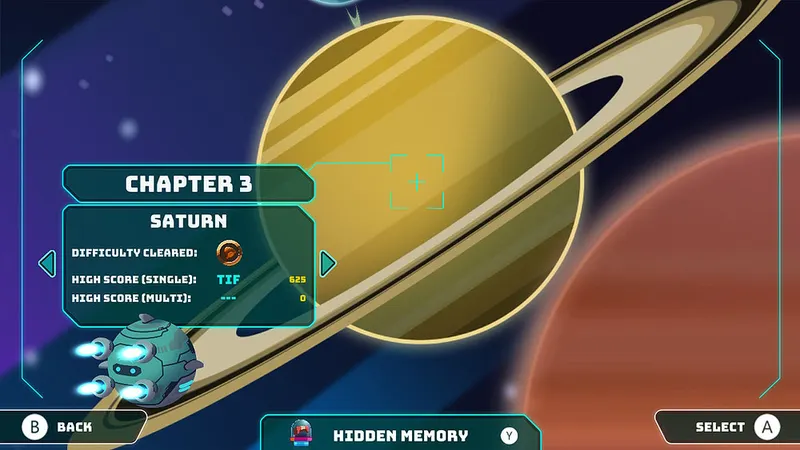Open the Hidden Memory option
This screenshot has width=800, height=450.
tap(400, 435)
